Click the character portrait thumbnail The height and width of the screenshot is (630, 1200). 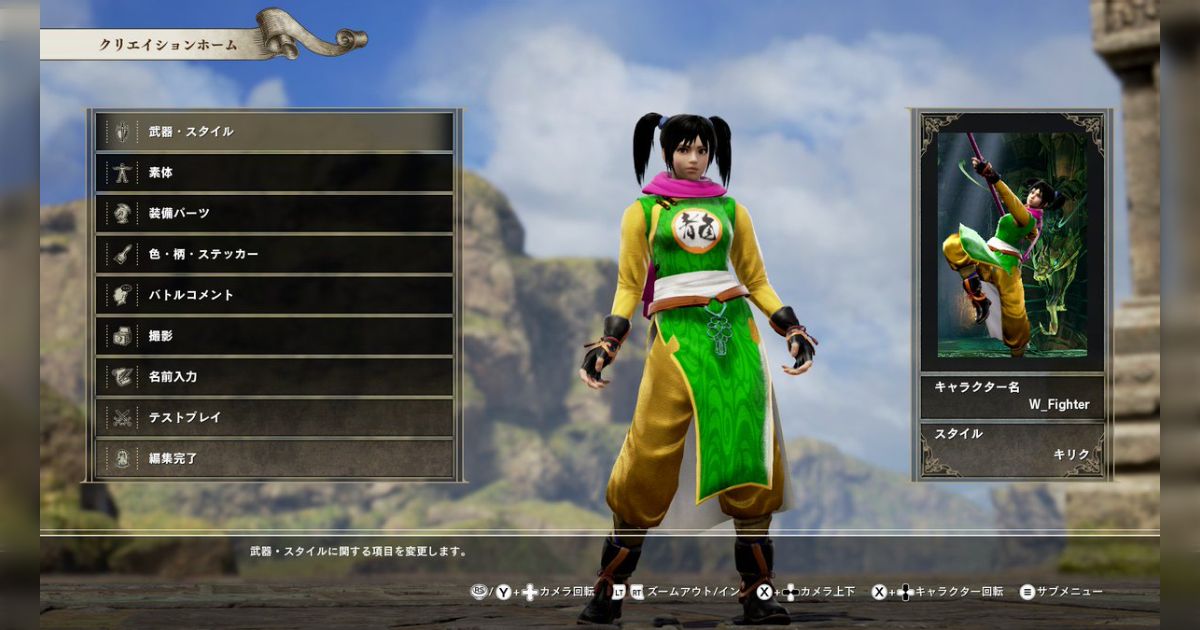coord(1011,244)
